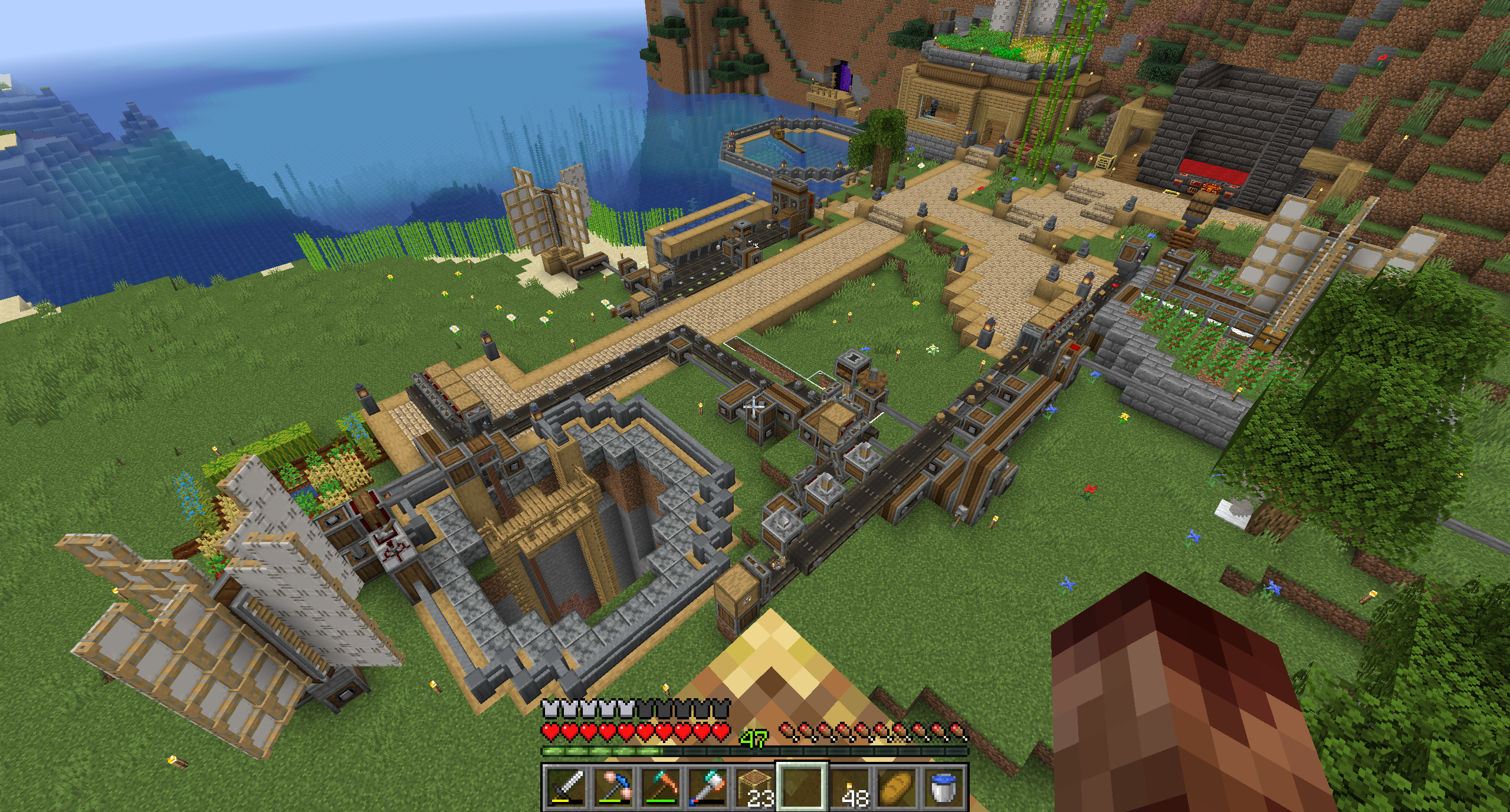Select the sword hotbar slot
This screenshot has width=1510, height=812.
click(565, 788)
